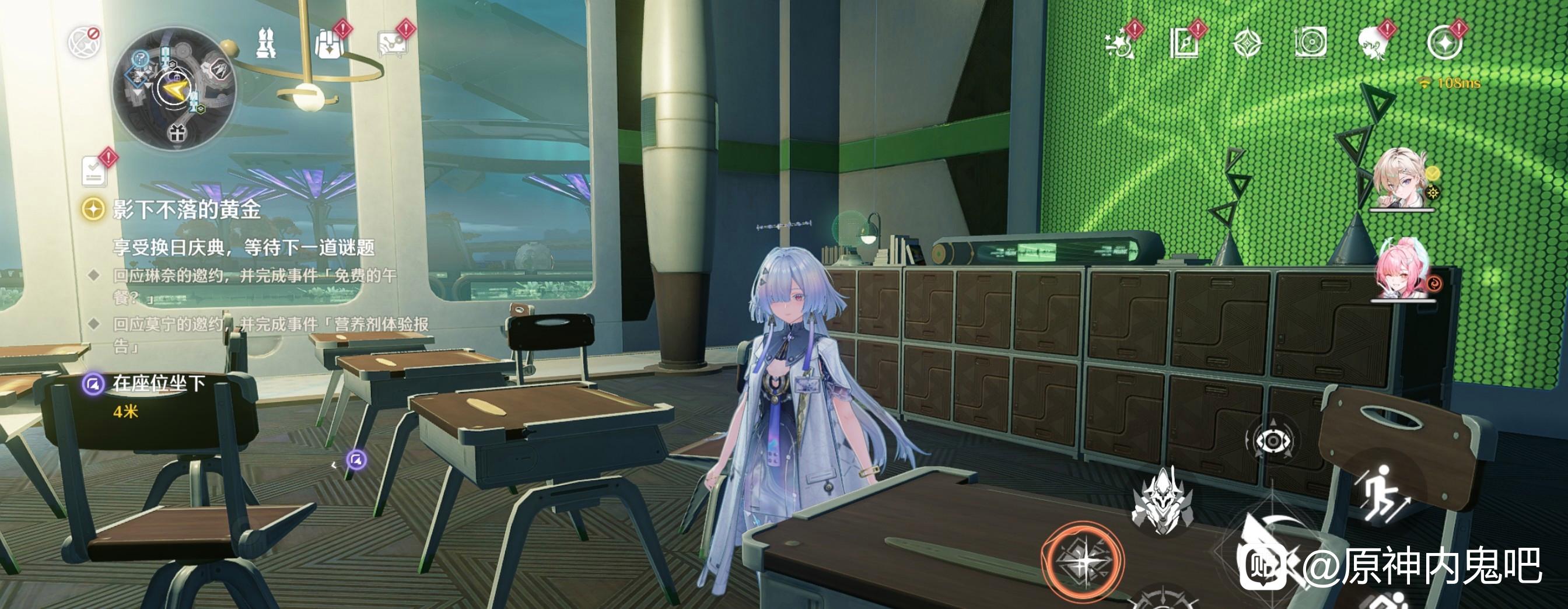Screen dimensions: 1568x609
Task: Tap the disabled globe icon beside the minimap
Action: point(83,42)
